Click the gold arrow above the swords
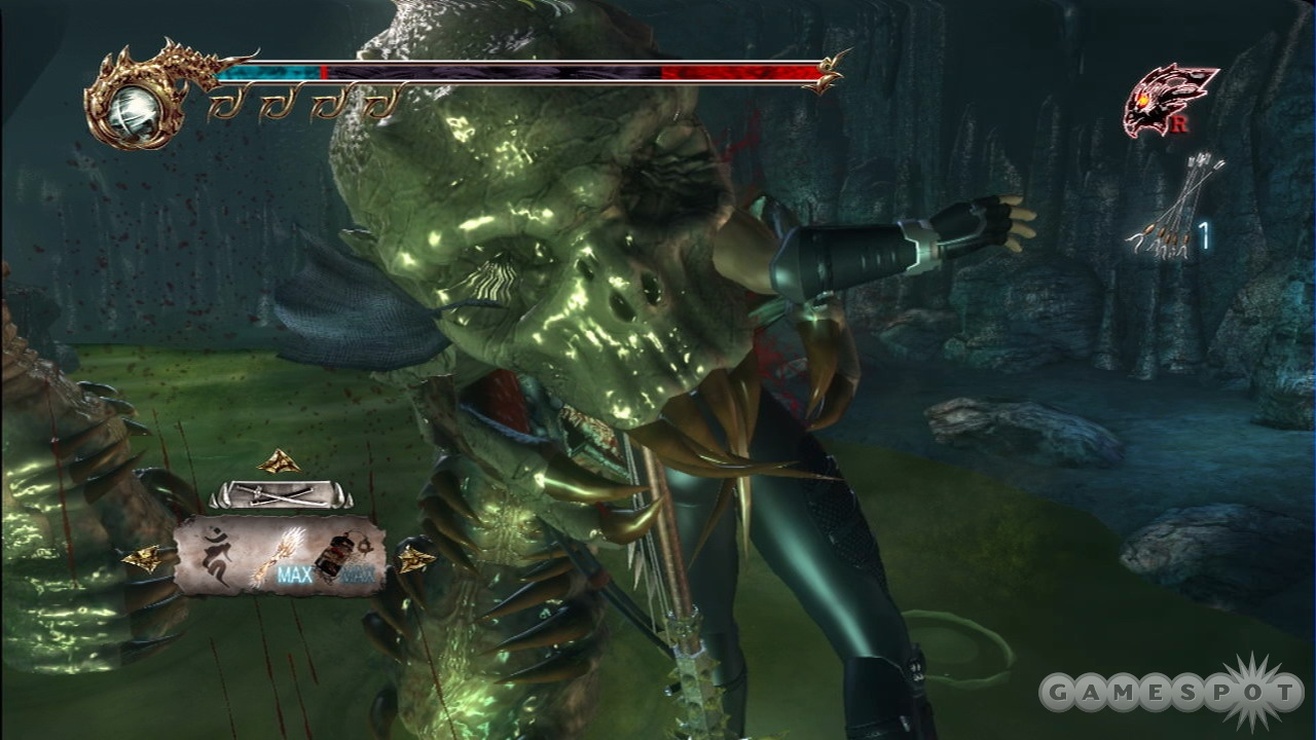This screenshot has height=740, width=1316. (x=279, y=461)
